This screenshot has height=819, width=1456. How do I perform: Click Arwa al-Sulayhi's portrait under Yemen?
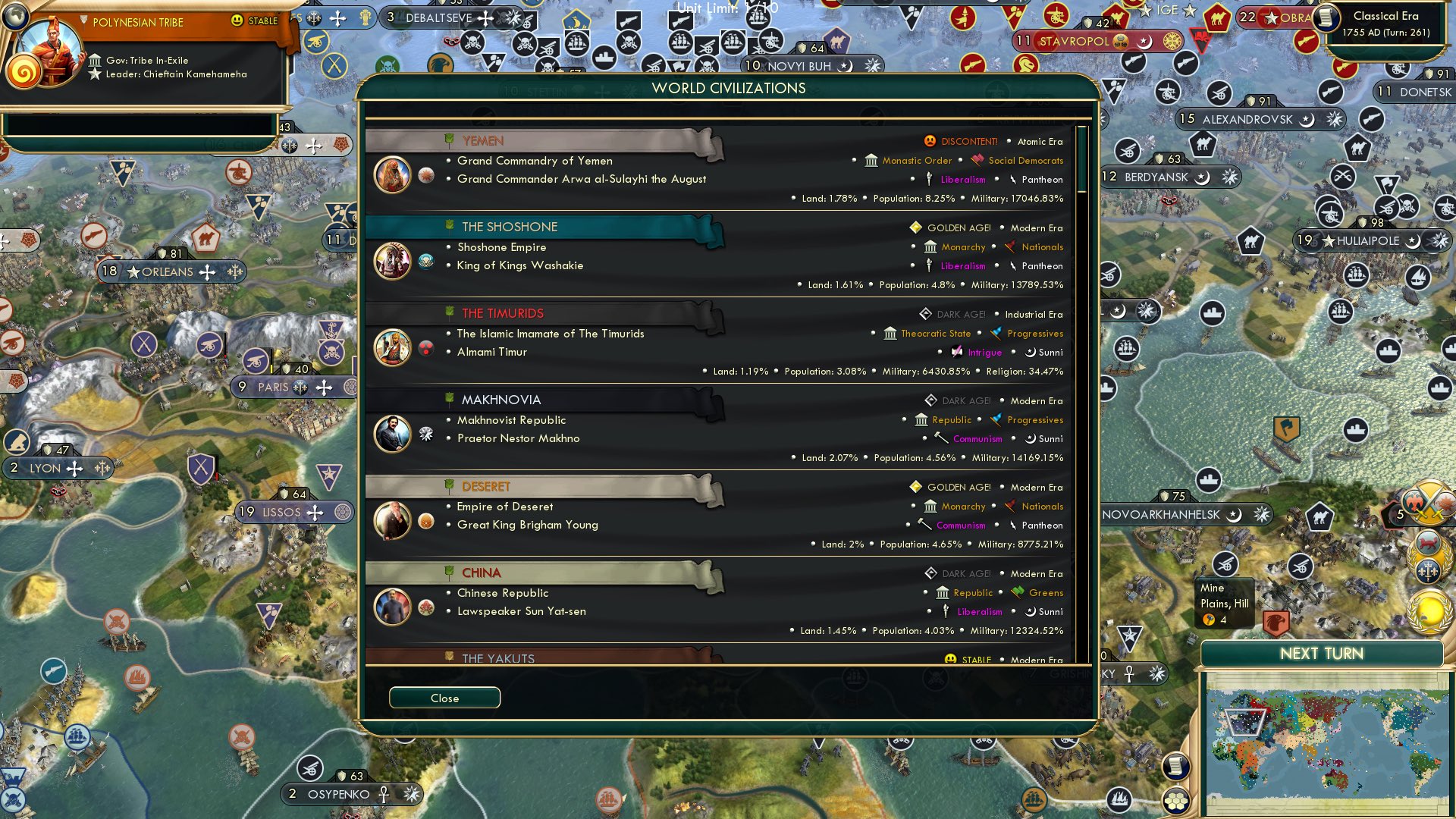tap(393, 174)
